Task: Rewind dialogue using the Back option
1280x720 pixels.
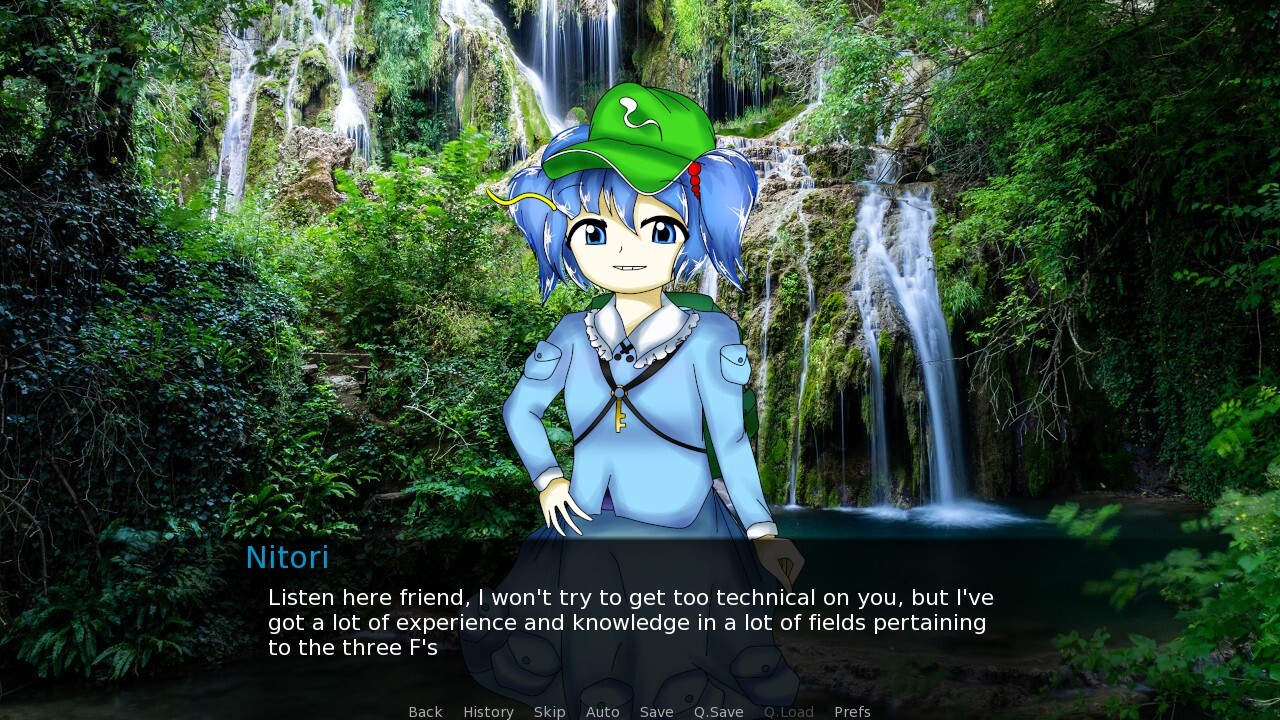Action: (x=424, y=711)
